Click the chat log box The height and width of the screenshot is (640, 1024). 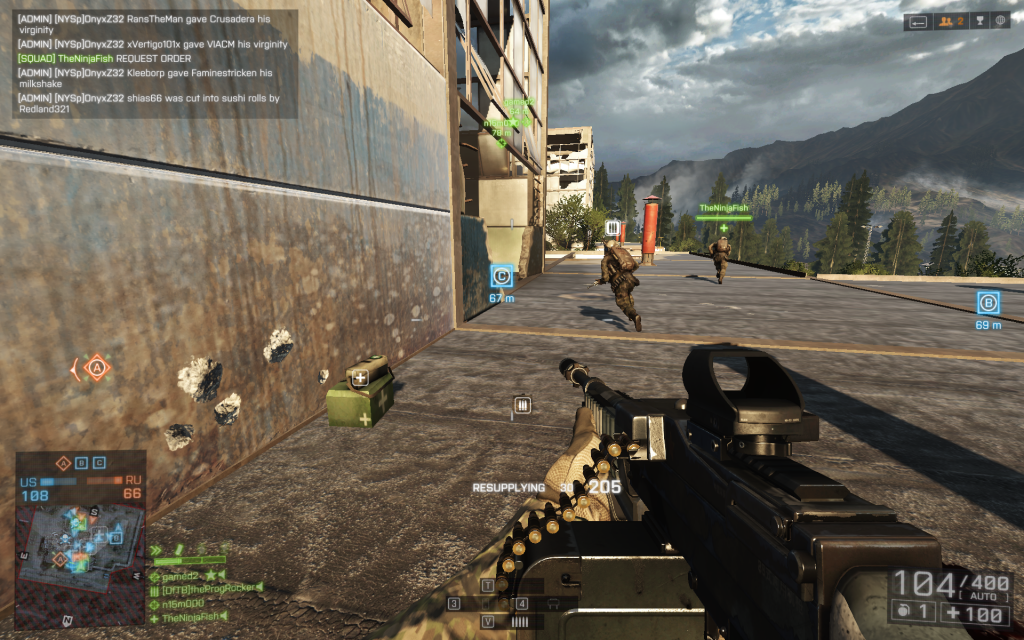pyautogui.click(x=155, y=64)
